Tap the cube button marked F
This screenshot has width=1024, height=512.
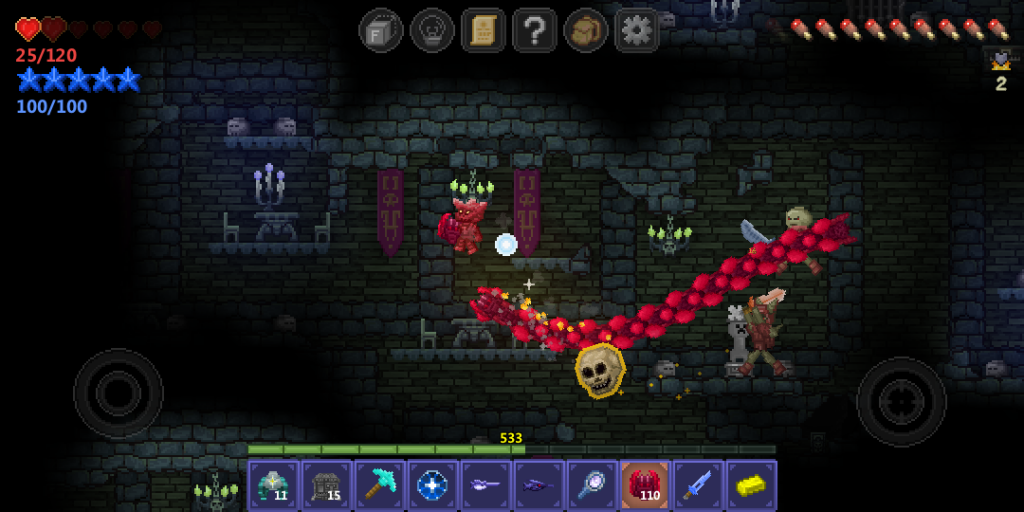click(381, 30)
